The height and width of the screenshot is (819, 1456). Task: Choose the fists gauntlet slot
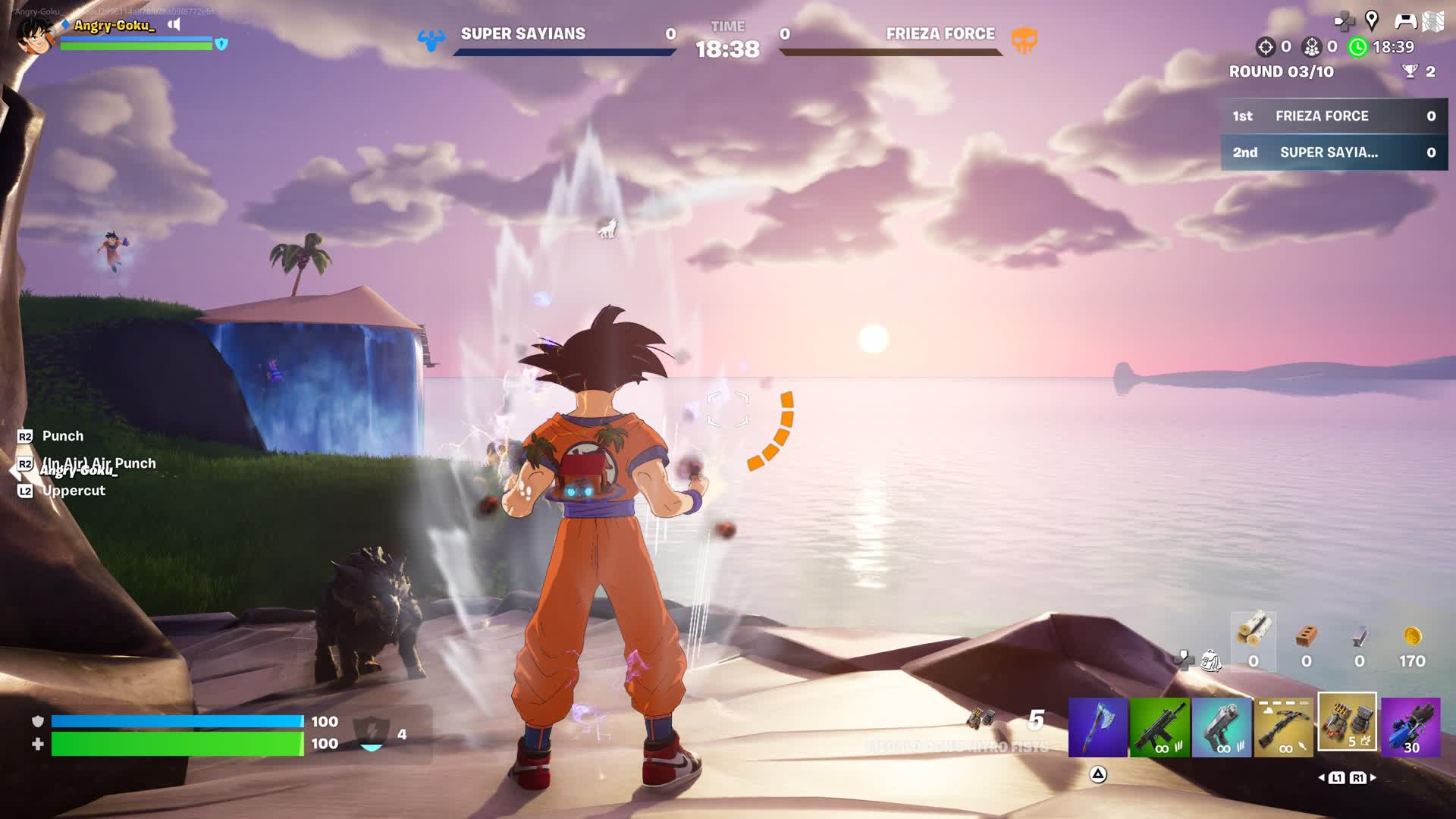click(1347, 722)
